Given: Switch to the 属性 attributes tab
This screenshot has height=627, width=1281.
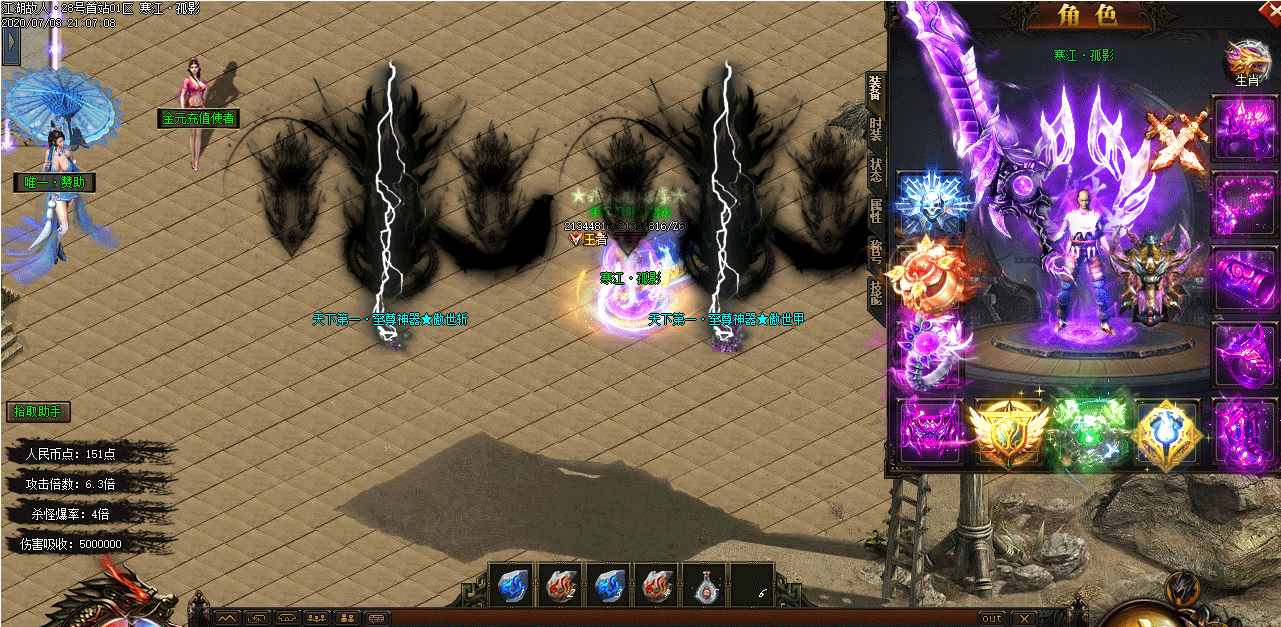Looking at the screenshot, I should click(875, 211).
